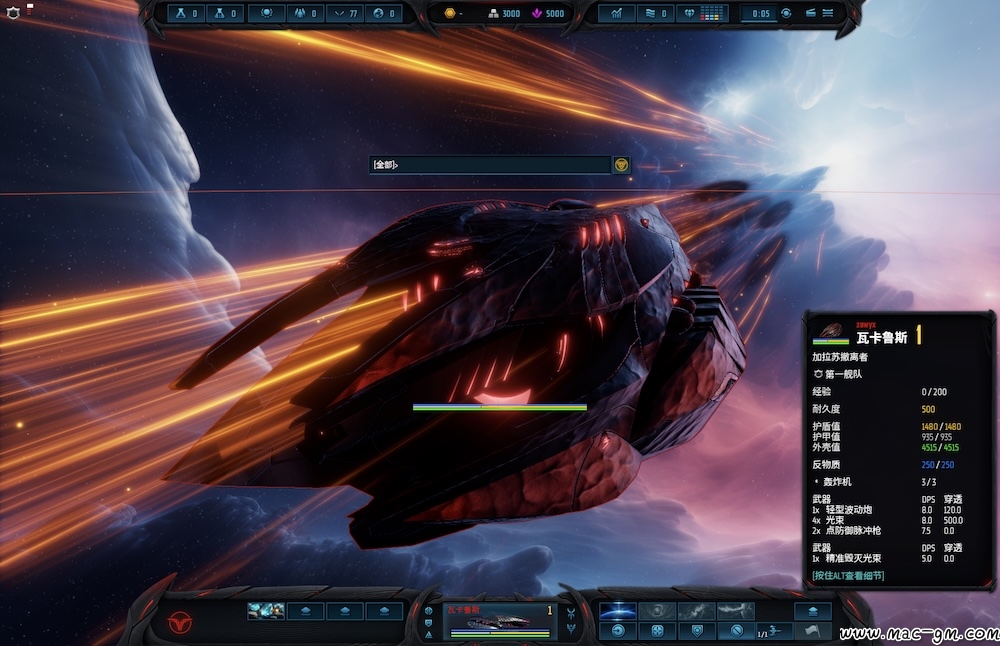
Task: Select the fleet thumbnail in bottom-left panel
Action: tap(266, 611)
